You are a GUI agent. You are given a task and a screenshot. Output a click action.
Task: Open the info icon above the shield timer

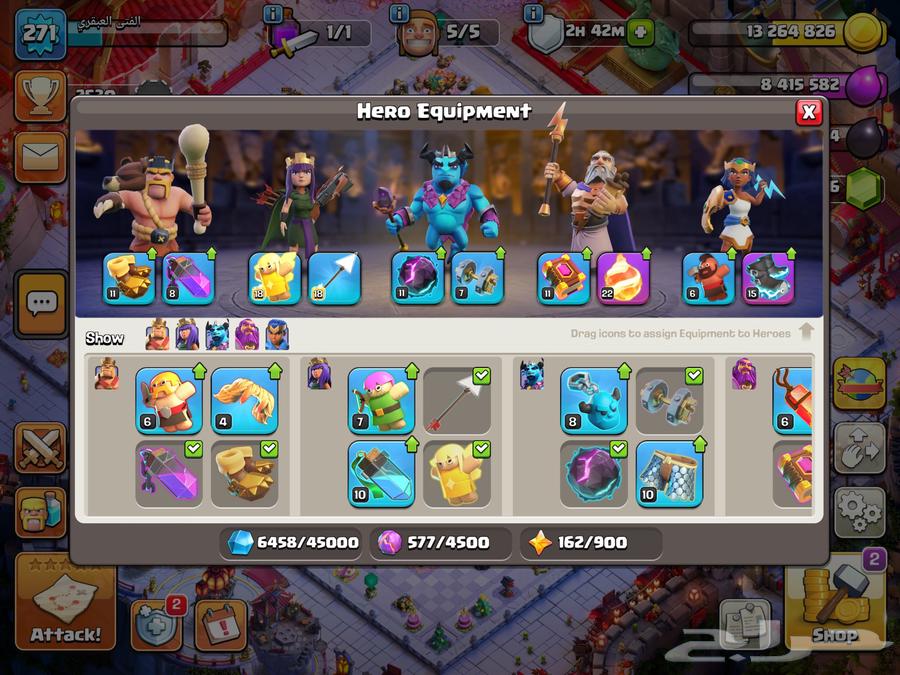(x=534, y=14)
